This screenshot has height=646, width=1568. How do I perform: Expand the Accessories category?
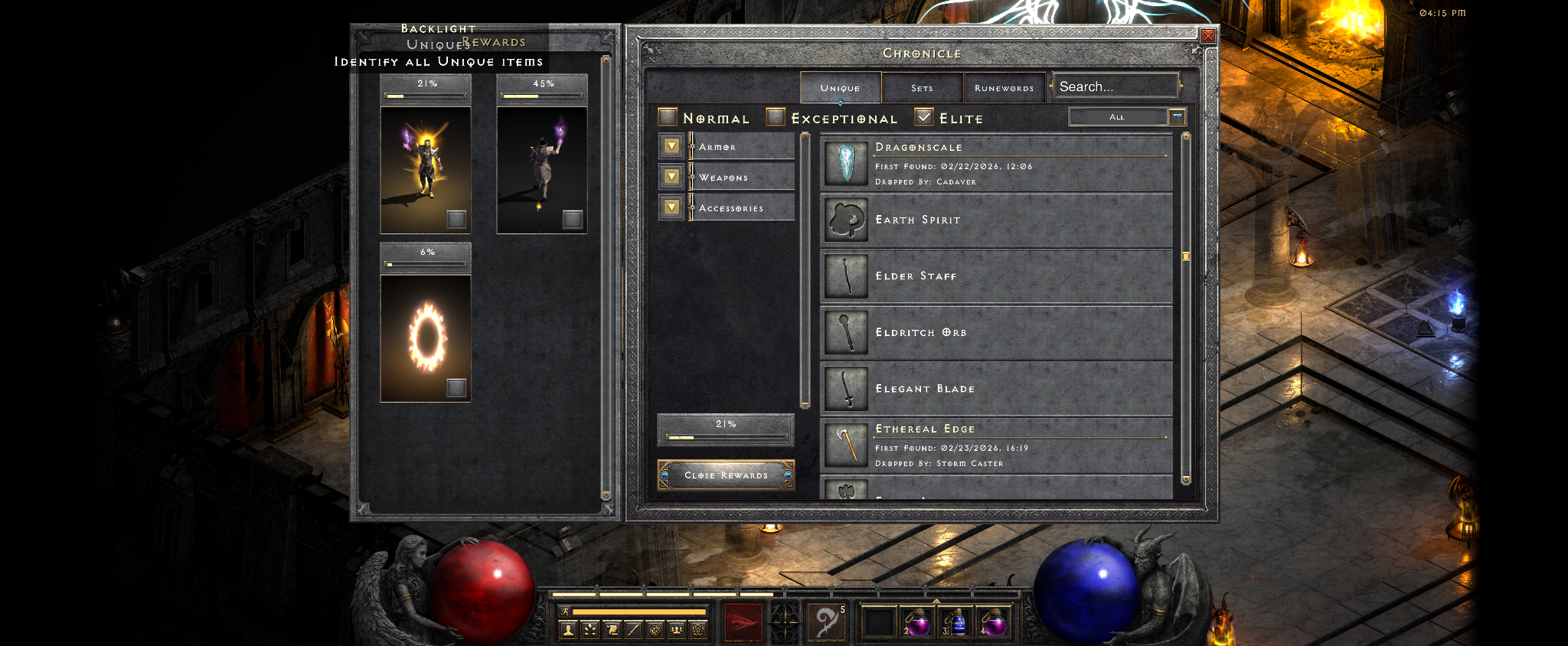[x=671, y=207]
